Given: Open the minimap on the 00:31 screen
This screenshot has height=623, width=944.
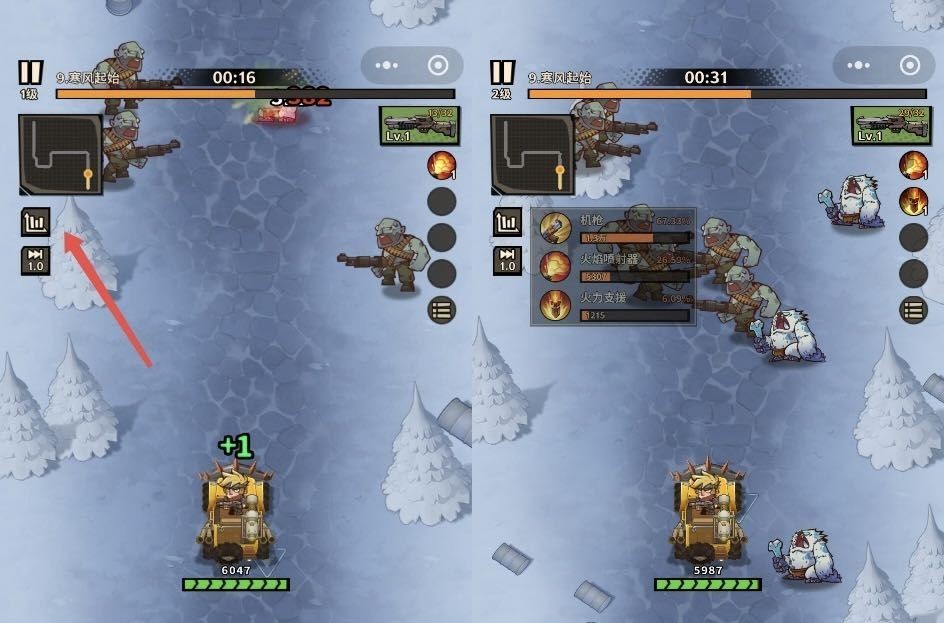Looking at the screenshot, I should [532, 153].
